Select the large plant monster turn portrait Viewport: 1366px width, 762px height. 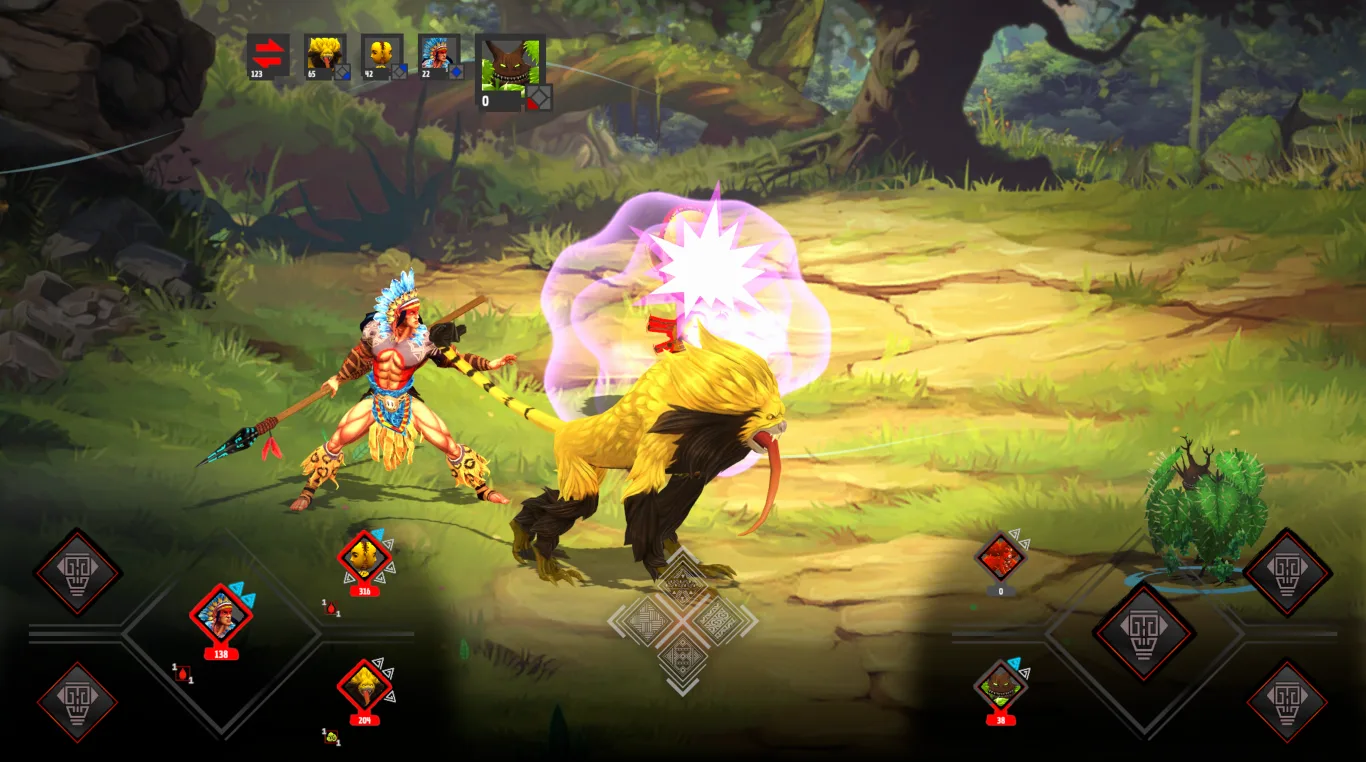[510, 67]
